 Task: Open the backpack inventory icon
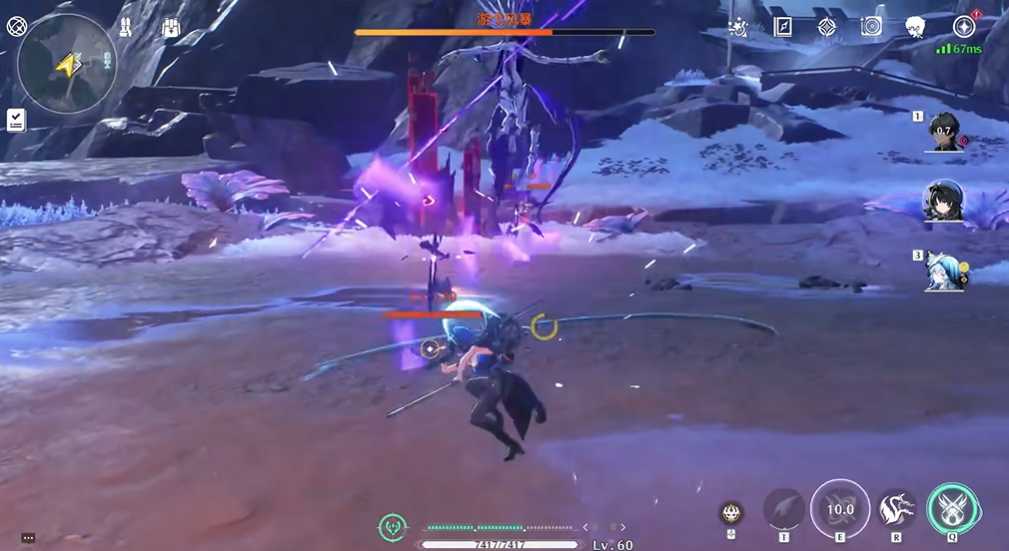coord(171,28)
